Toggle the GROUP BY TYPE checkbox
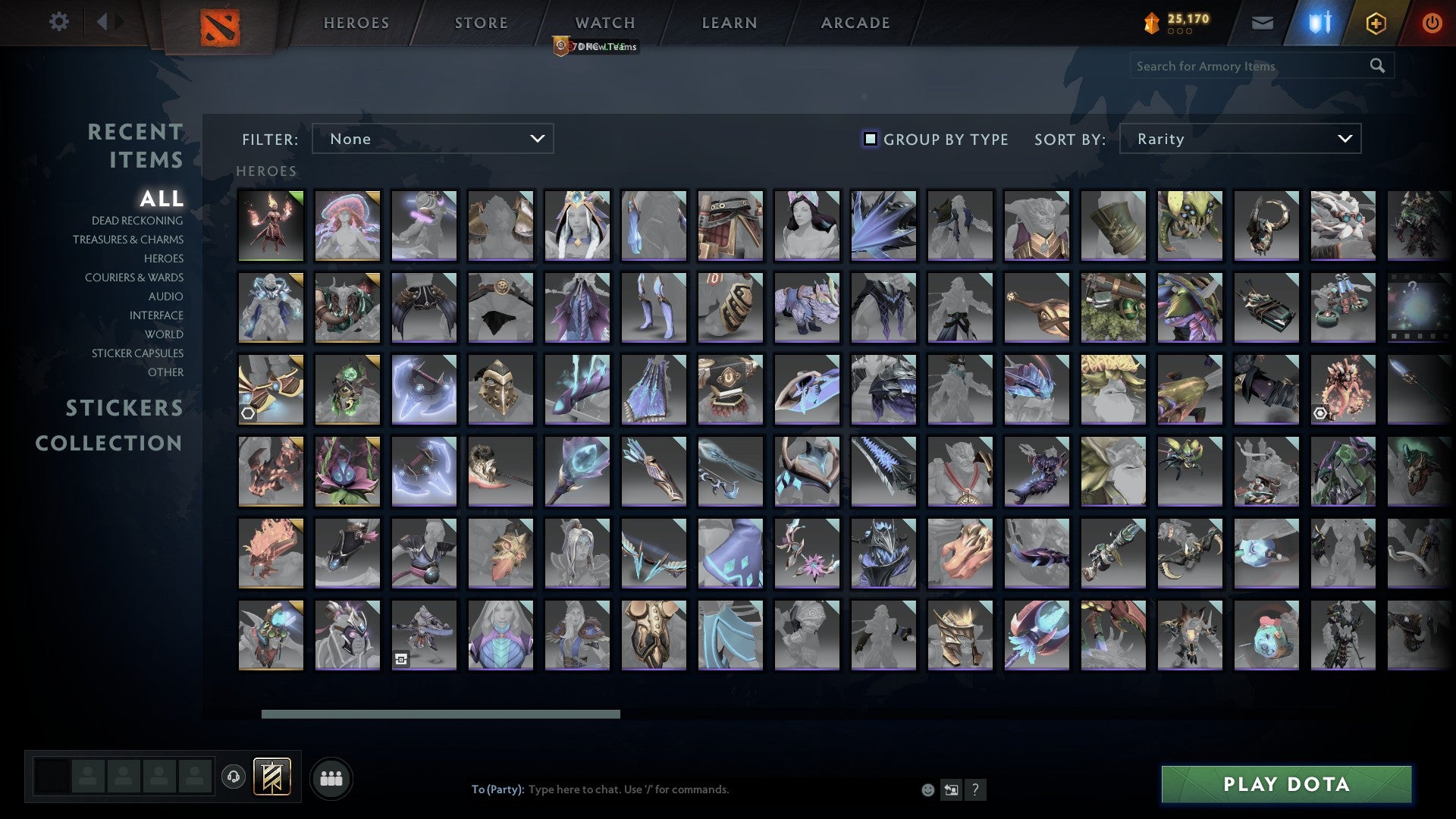1456x819 pixels. (869, 139)
